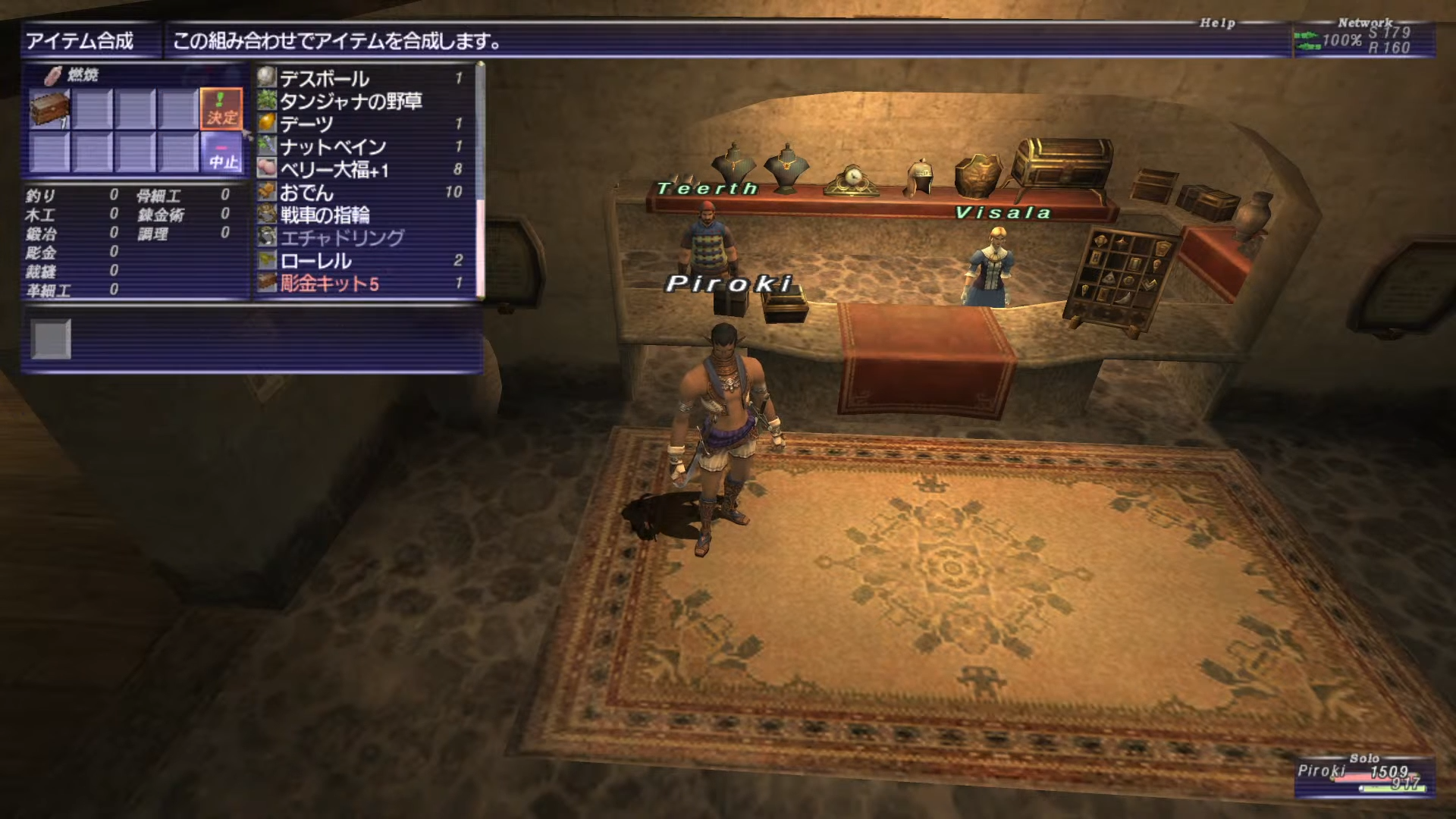Pick the デーツ entry
The height and width of the screenshot is (819, 1456).
[x=306, y=124]
